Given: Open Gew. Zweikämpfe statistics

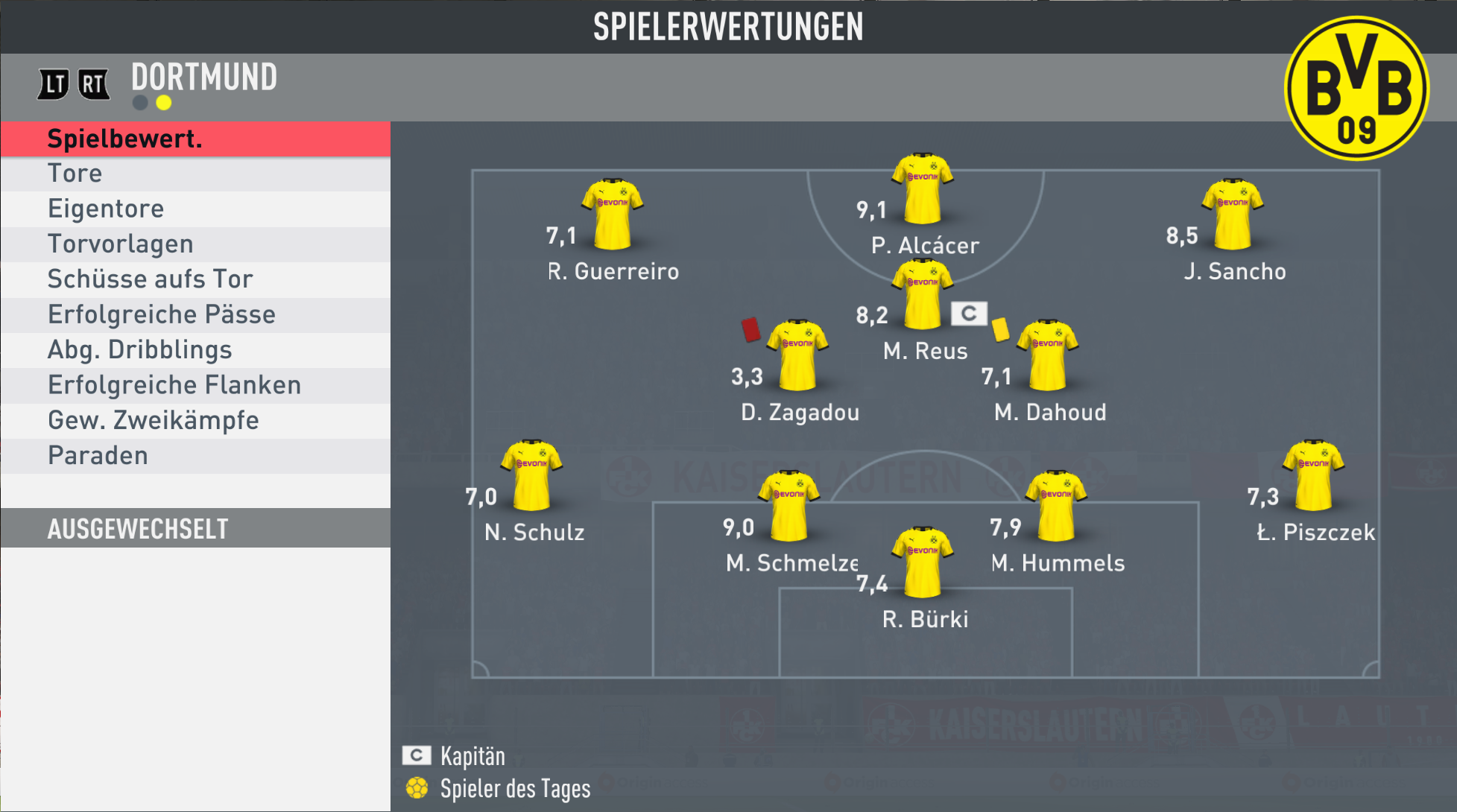Looking at the screenshot, I should click(195, 420).
